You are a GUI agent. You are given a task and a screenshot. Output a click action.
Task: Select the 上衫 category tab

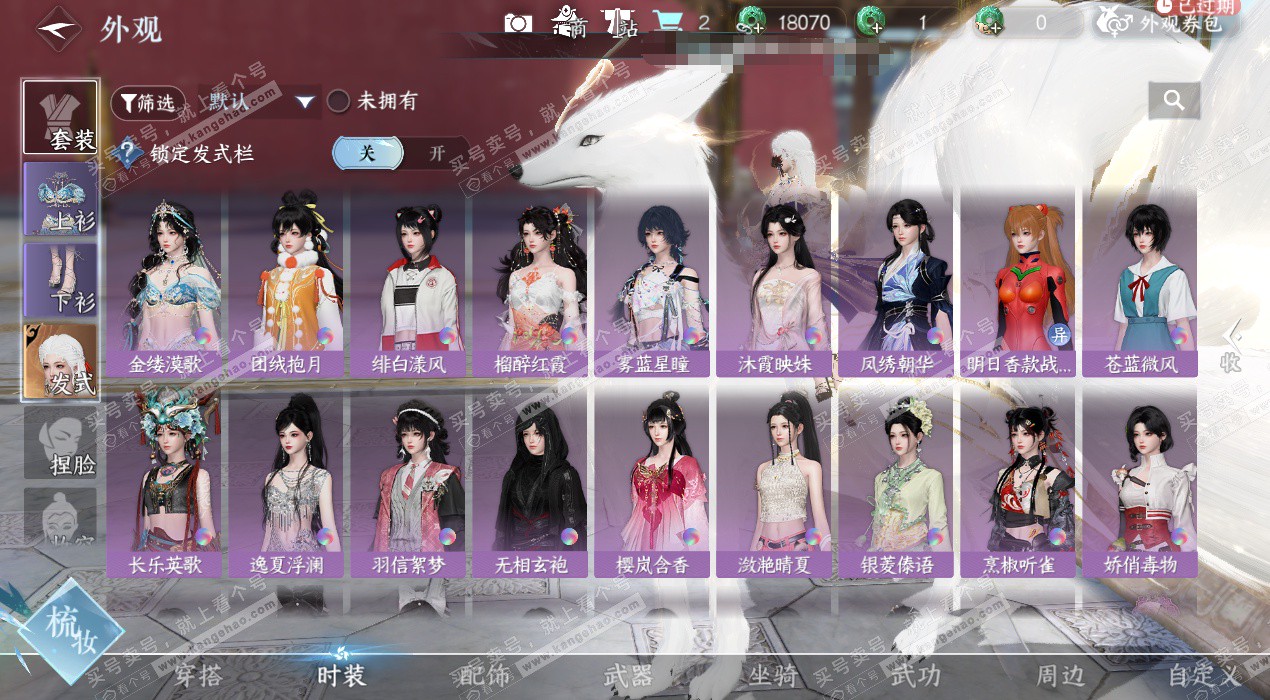[61, 198]
